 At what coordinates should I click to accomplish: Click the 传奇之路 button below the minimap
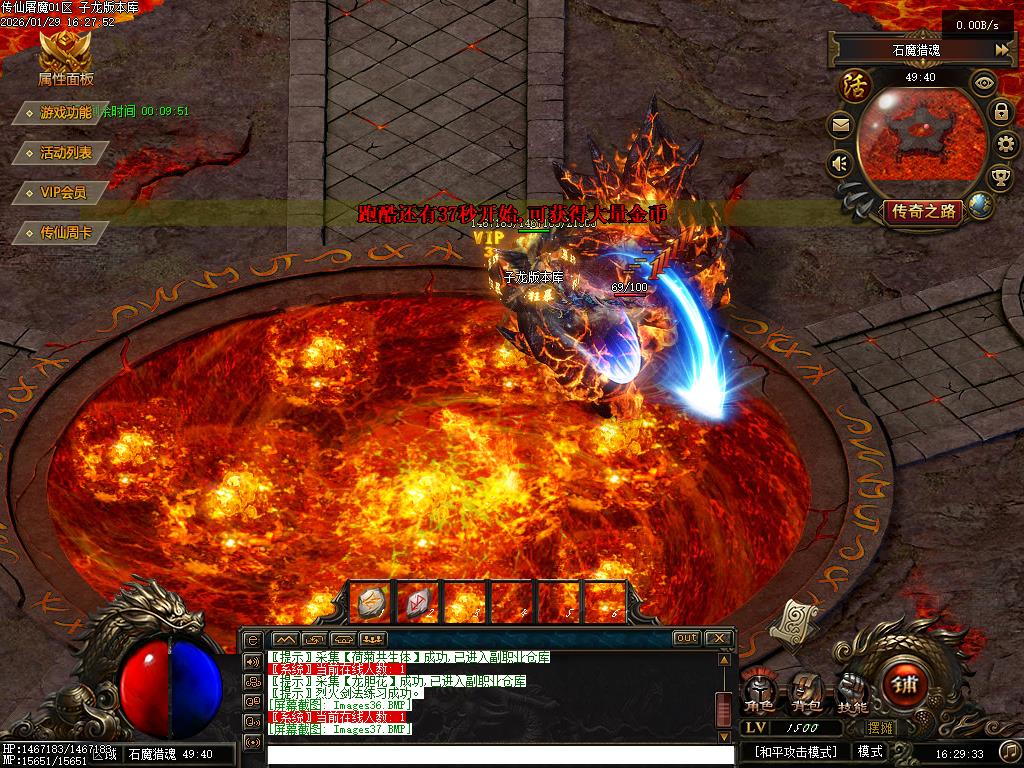tap(925, 211)
